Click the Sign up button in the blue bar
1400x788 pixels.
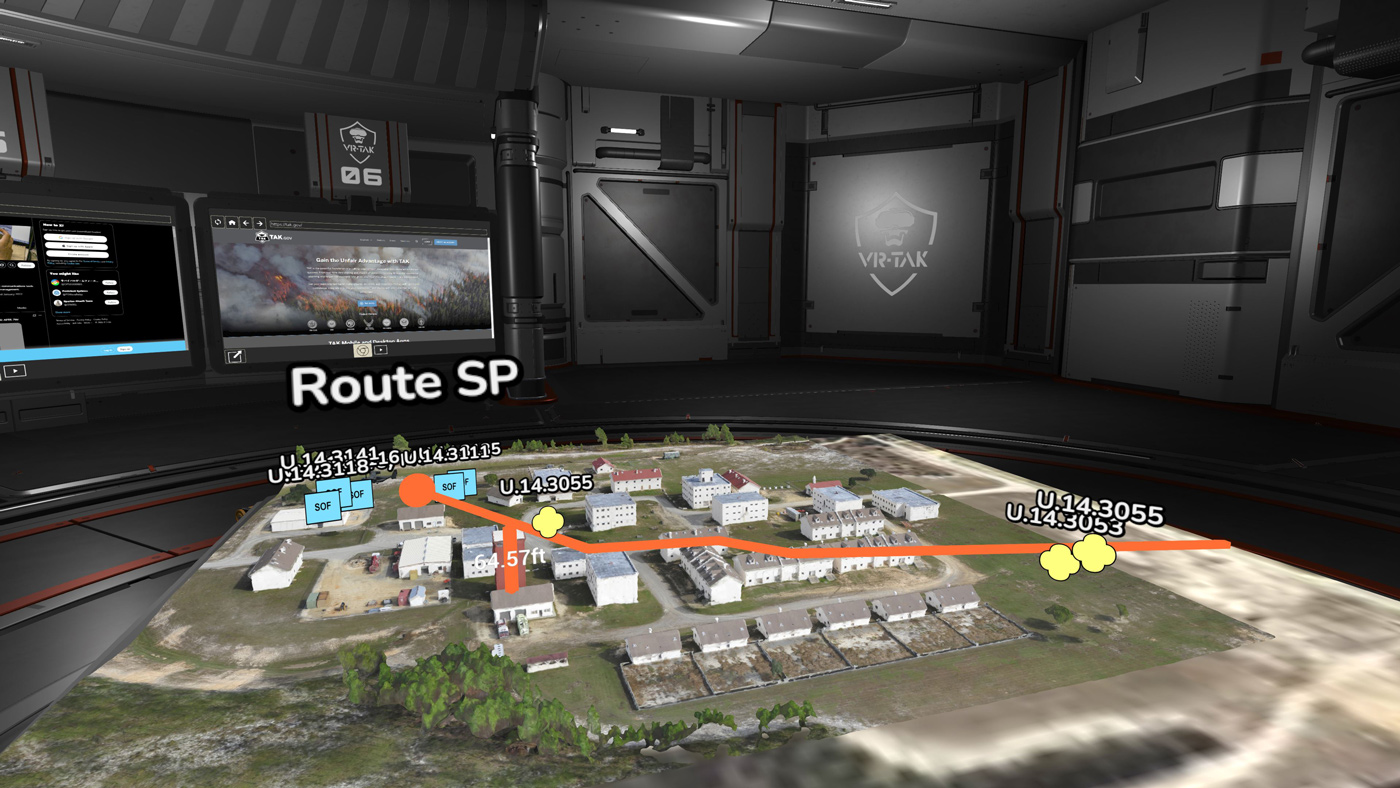click(x=125, y=349)
